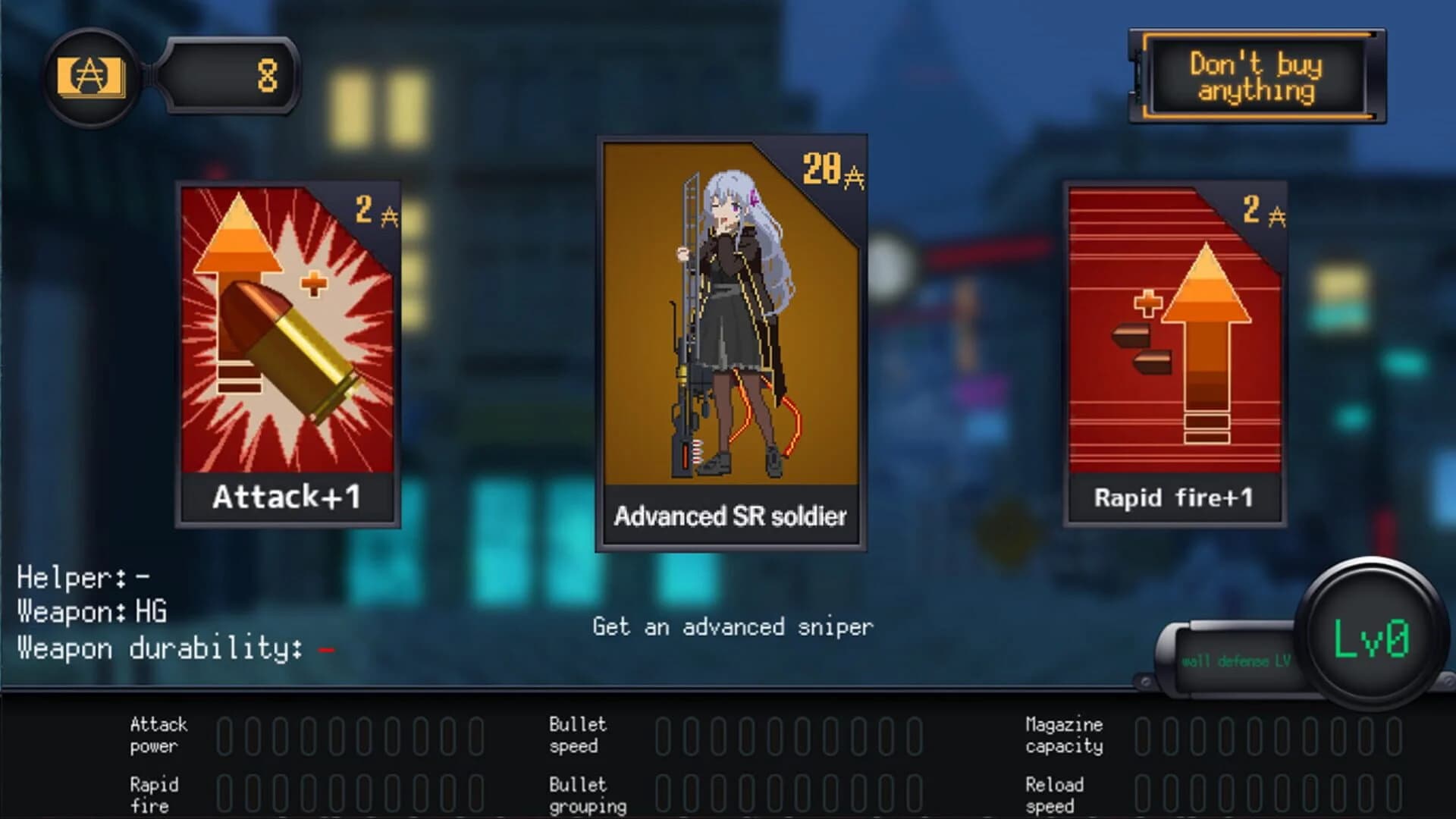
Task: Click the plus symbol on the Attack+1 artwork
Action: coord(314,284)
